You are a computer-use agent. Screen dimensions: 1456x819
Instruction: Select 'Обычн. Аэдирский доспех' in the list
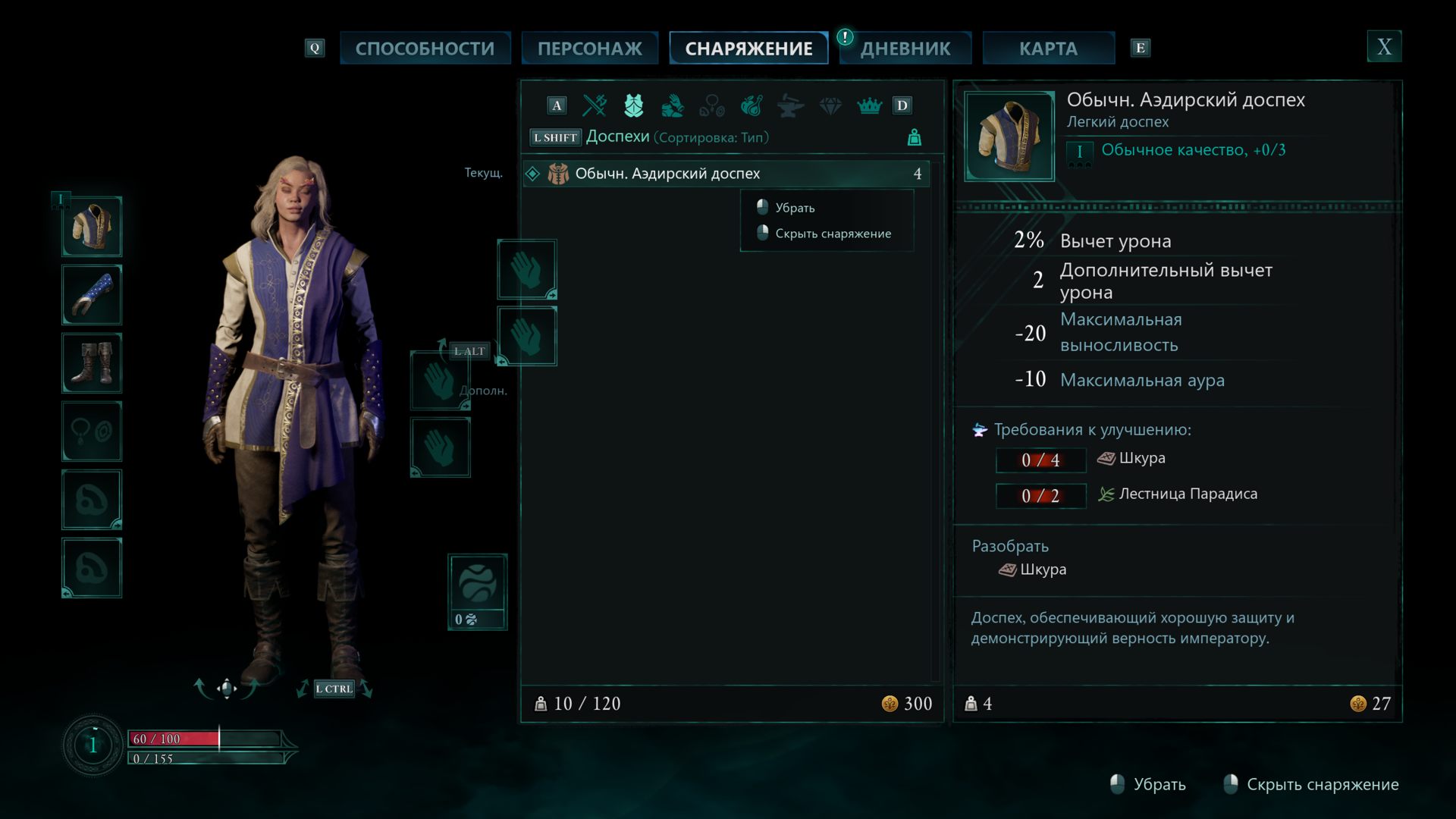pyautogui.click(x=667, y=174)
